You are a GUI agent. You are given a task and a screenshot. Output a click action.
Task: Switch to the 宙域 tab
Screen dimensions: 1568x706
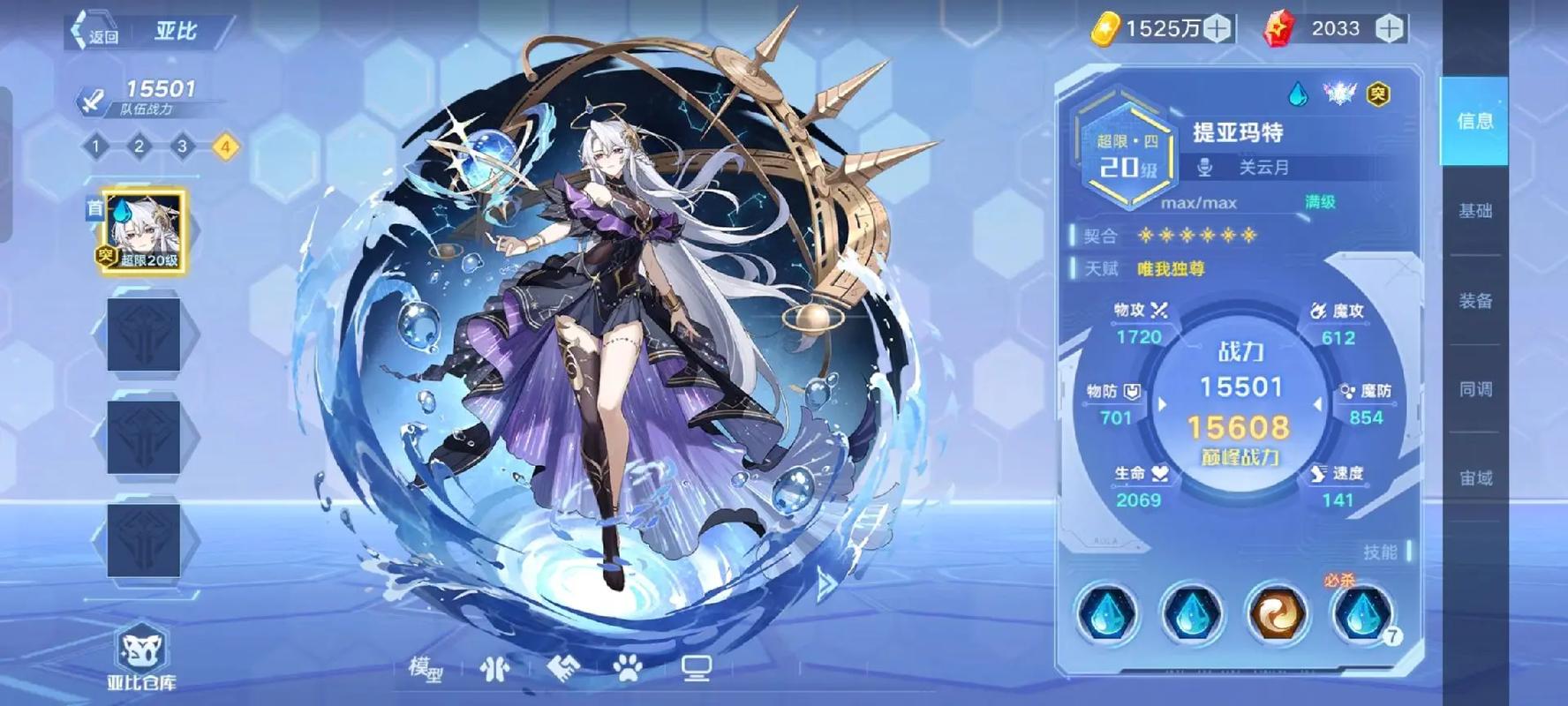[1473, 477]
